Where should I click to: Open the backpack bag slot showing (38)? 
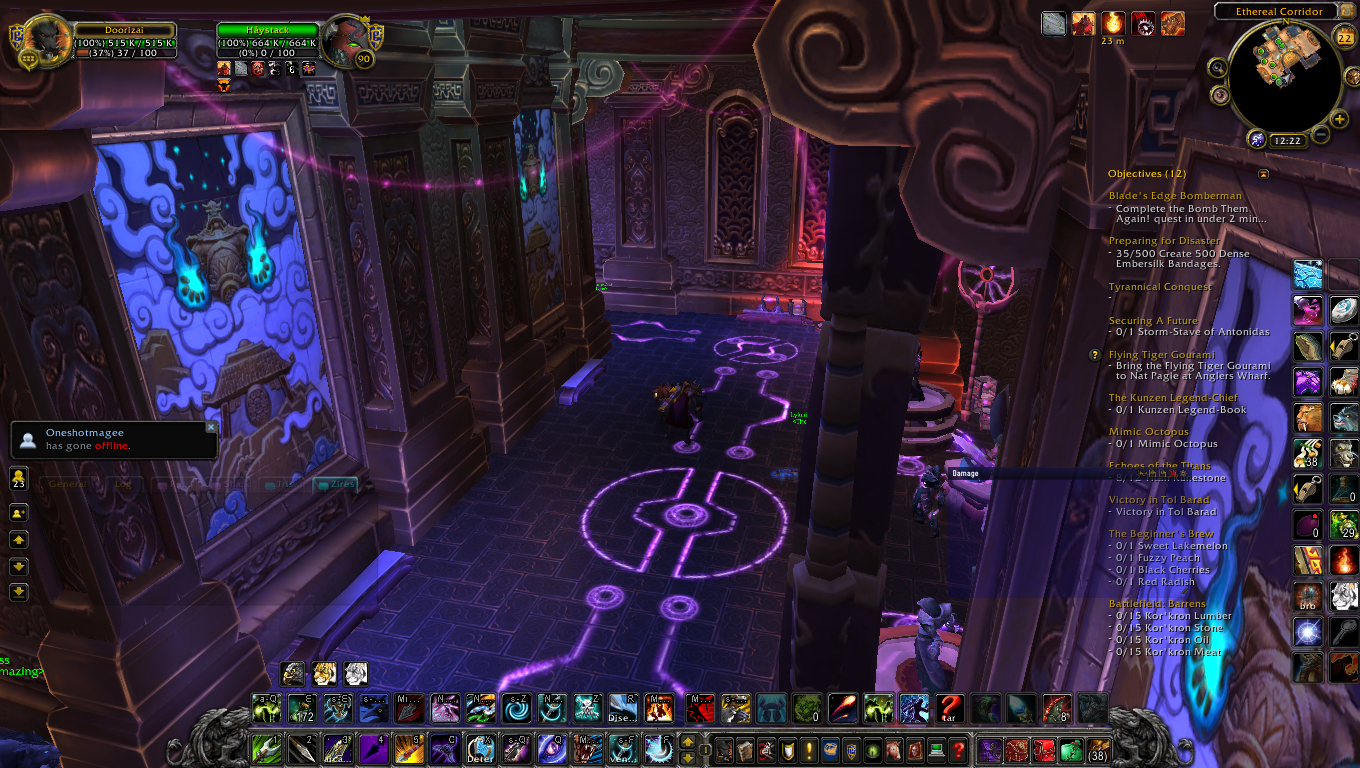(x=1098, y=749)
